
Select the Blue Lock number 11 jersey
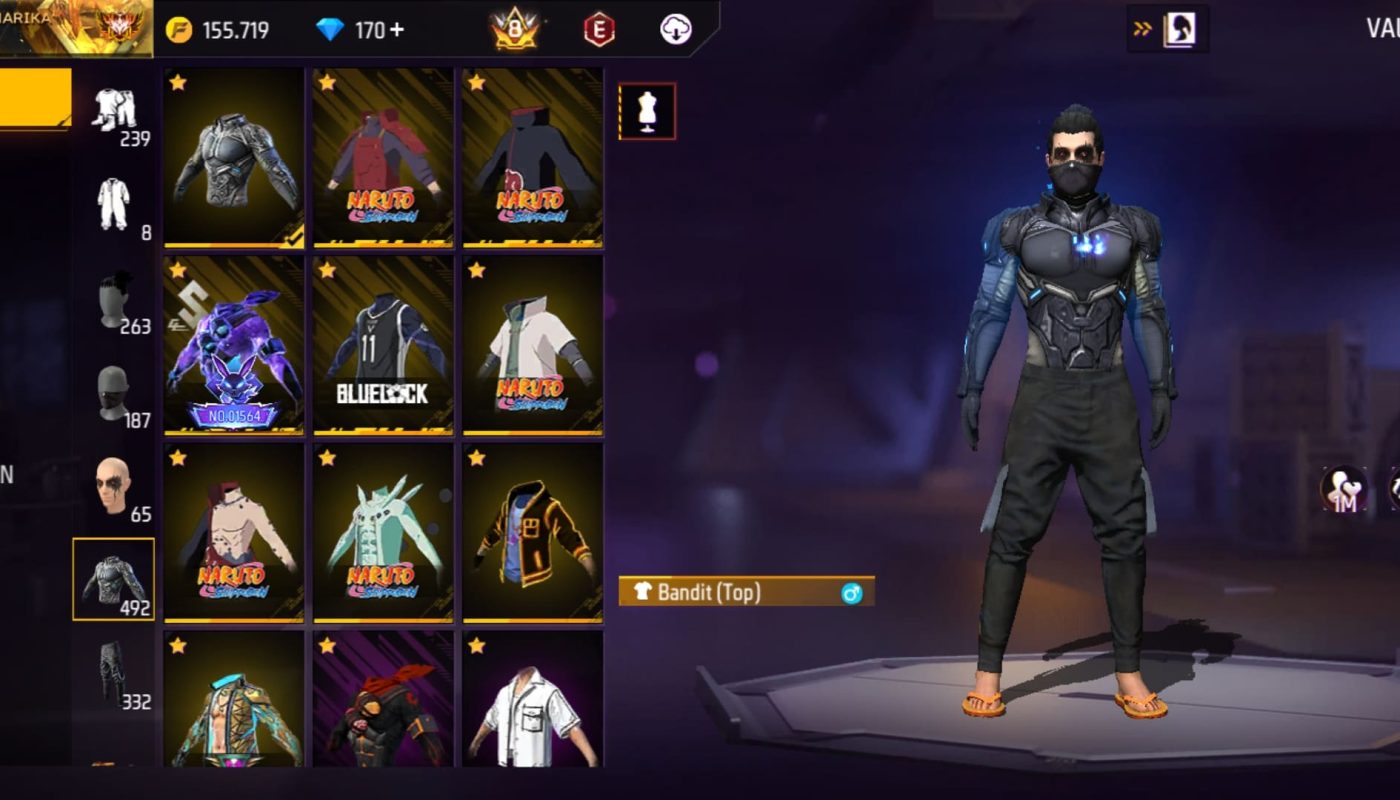(x=383, y=345)
